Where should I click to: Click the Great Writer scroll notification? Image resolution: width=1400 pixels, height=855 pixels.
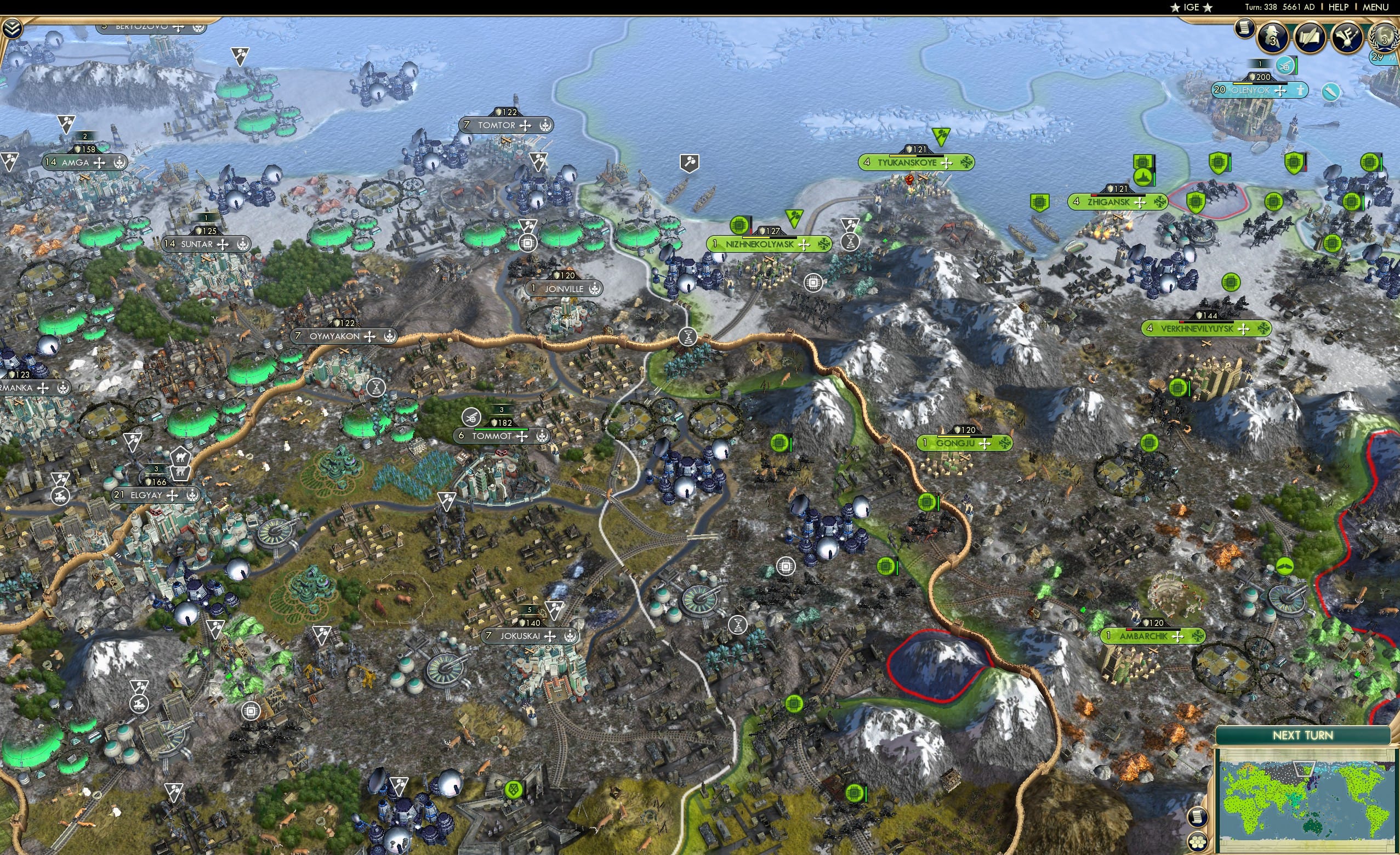tap(1311, 37)
